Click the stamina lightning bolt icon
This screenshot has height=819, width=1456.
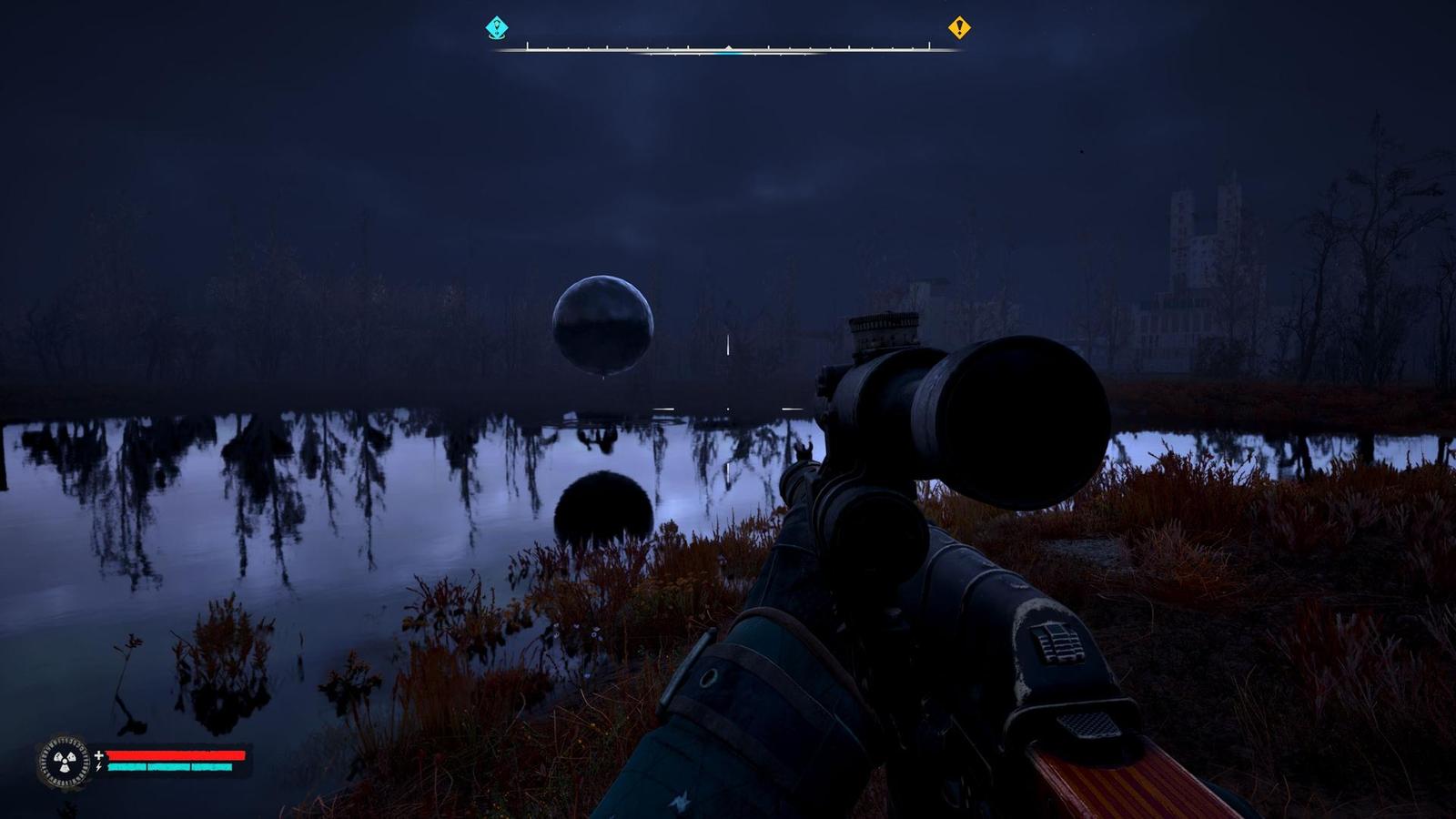(x=98, y=768)
